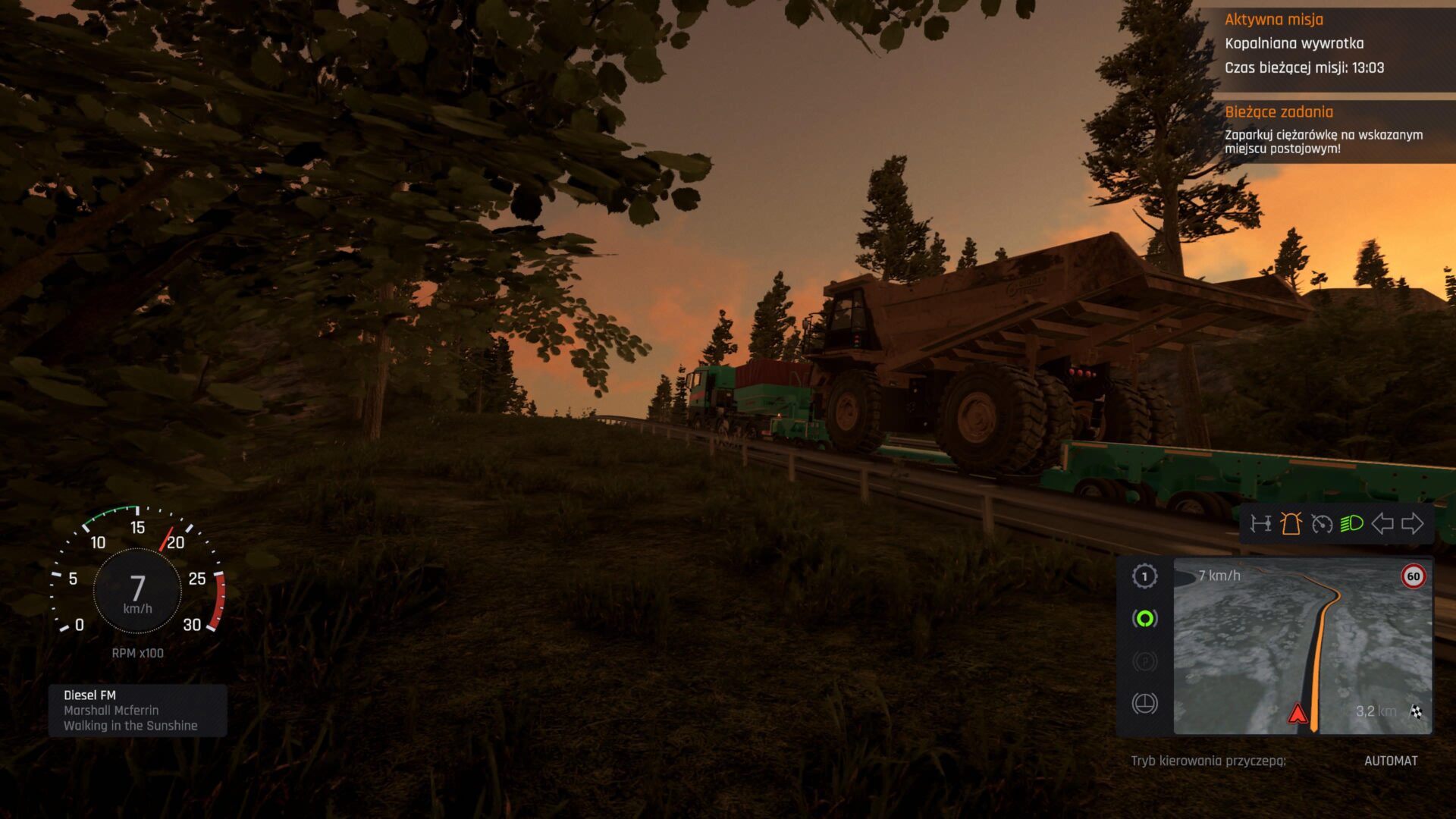This screenshot has width=1456, height=819.
Task: Click the gear indicator showing 1
Action: click(x=1145, y=577)
